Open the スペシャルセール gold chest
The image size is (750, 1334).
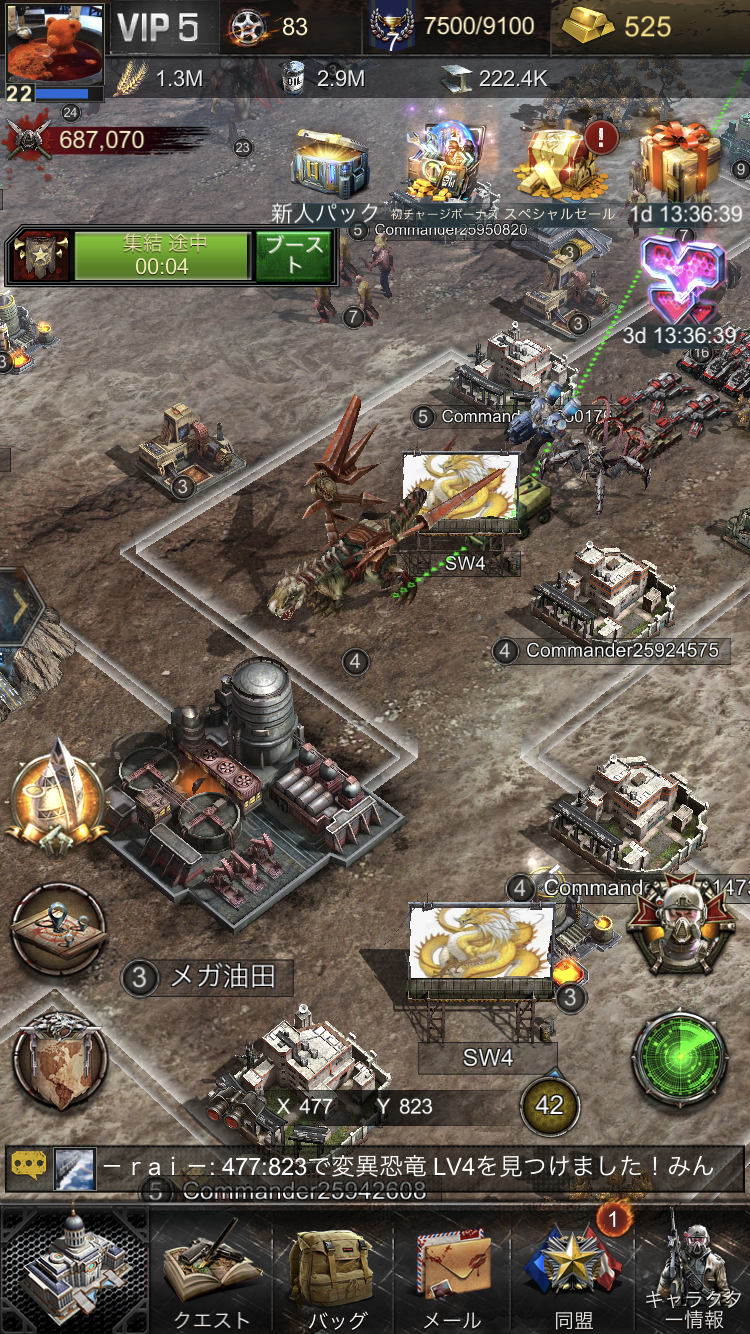tap(564, 165)
